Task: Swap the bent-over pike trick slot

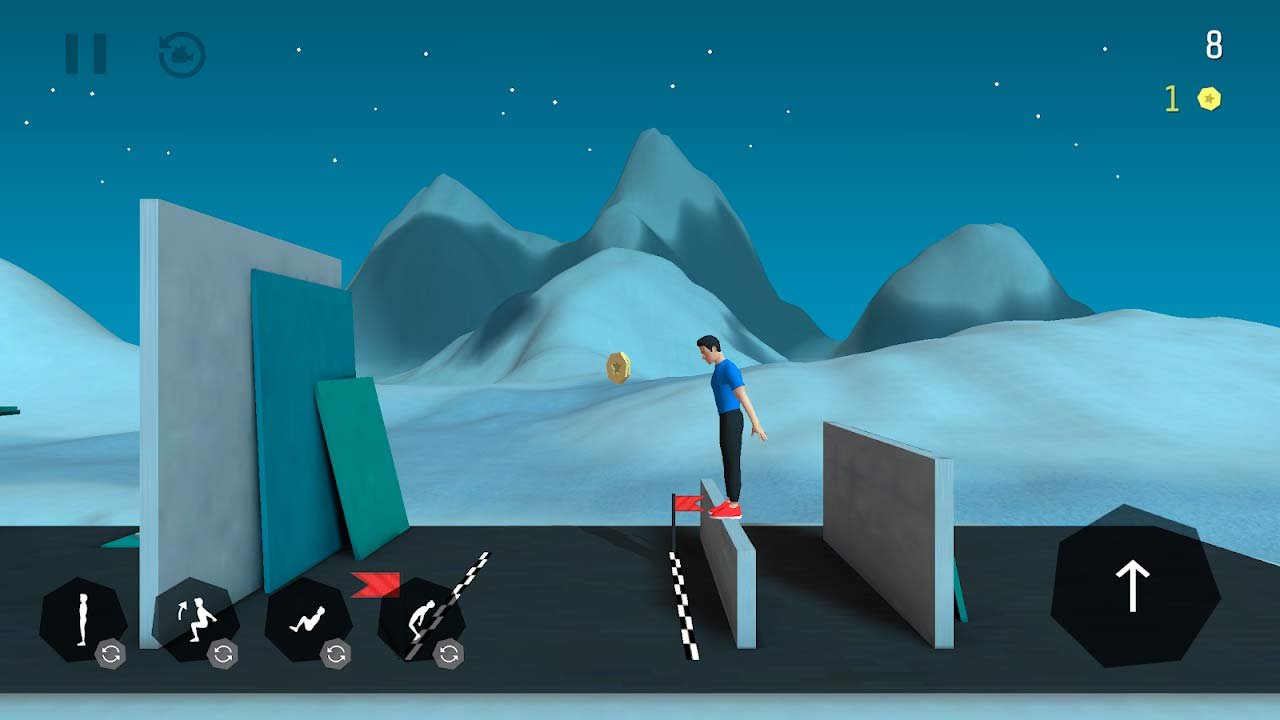Action: (449, 654)
